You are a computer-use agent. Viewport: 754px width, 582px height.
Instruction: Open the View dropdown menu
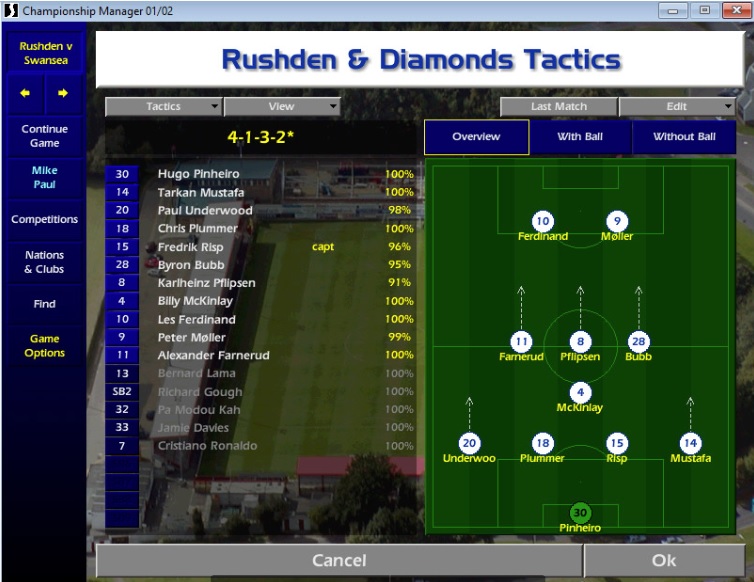click(x=282, y=107)
